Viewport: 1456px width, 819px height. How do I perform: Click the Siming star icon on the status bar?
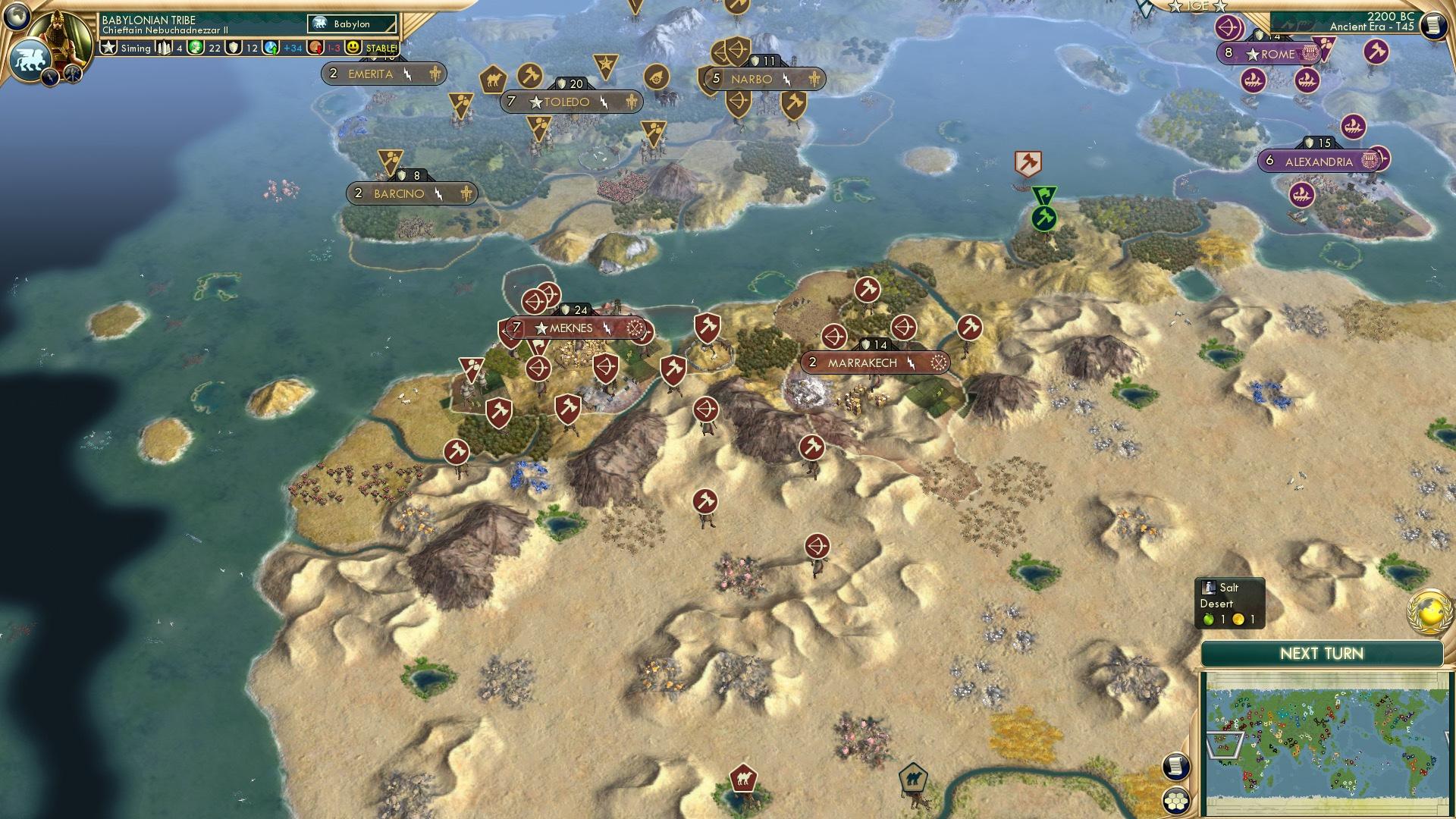109,47
